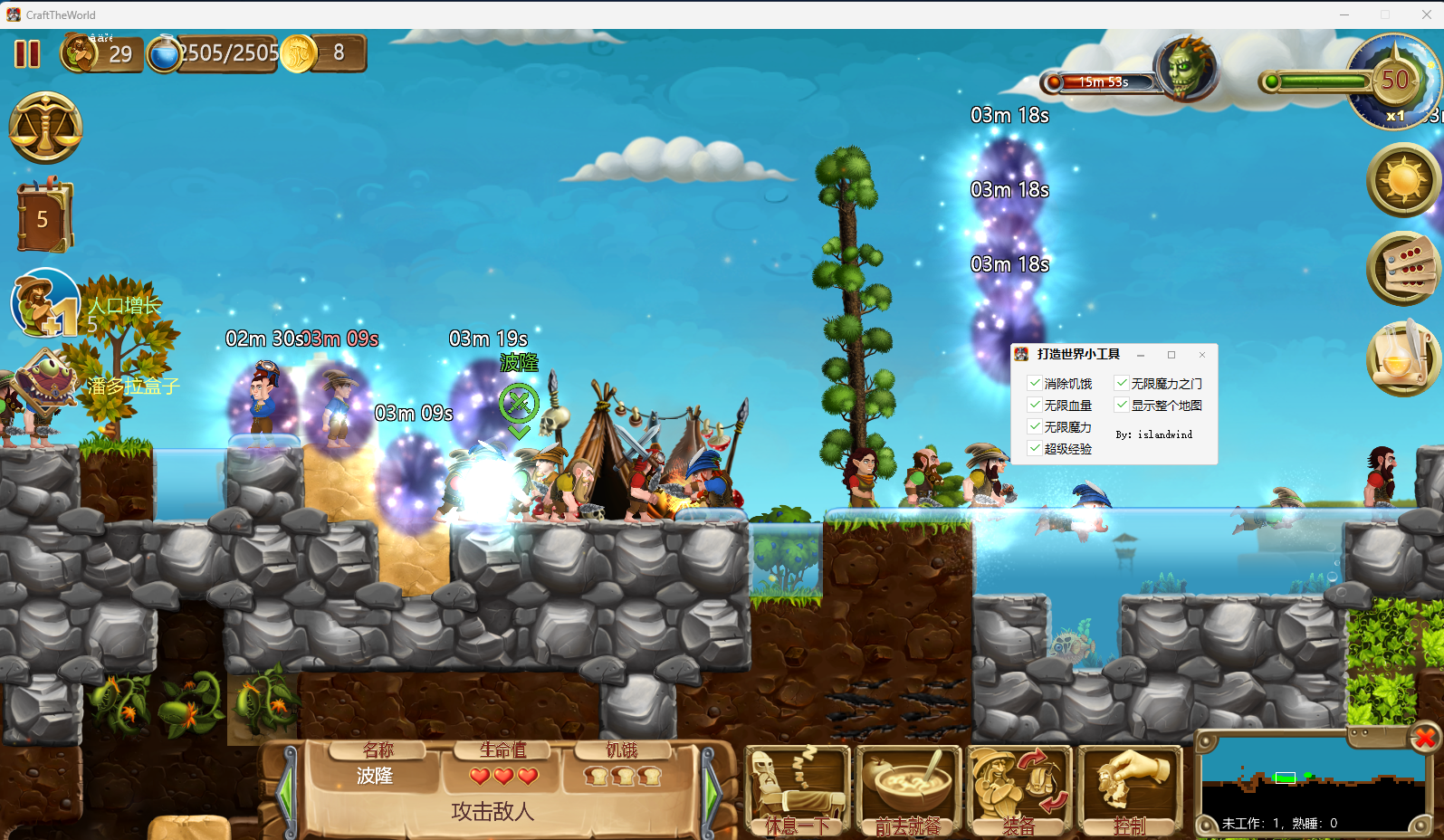This screenshot has height=840, width=1444.
Task: Toggle the 显示整个地图 checkbox
Action: [x=1122, y=406]
